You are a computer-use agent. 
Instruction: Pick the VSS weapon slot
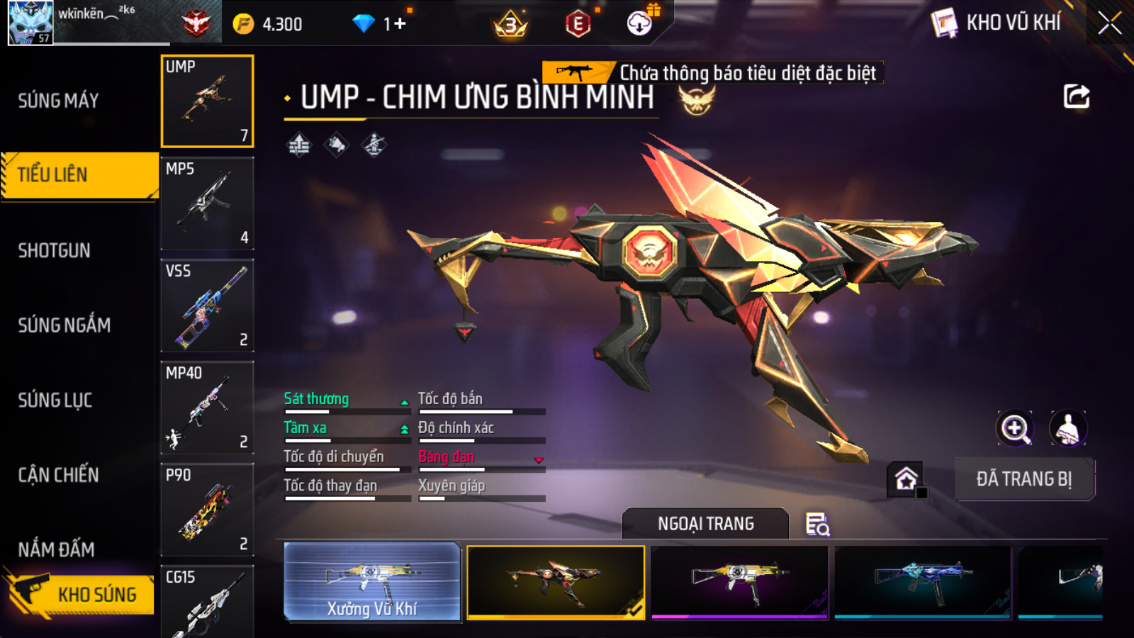click(207, 305)
